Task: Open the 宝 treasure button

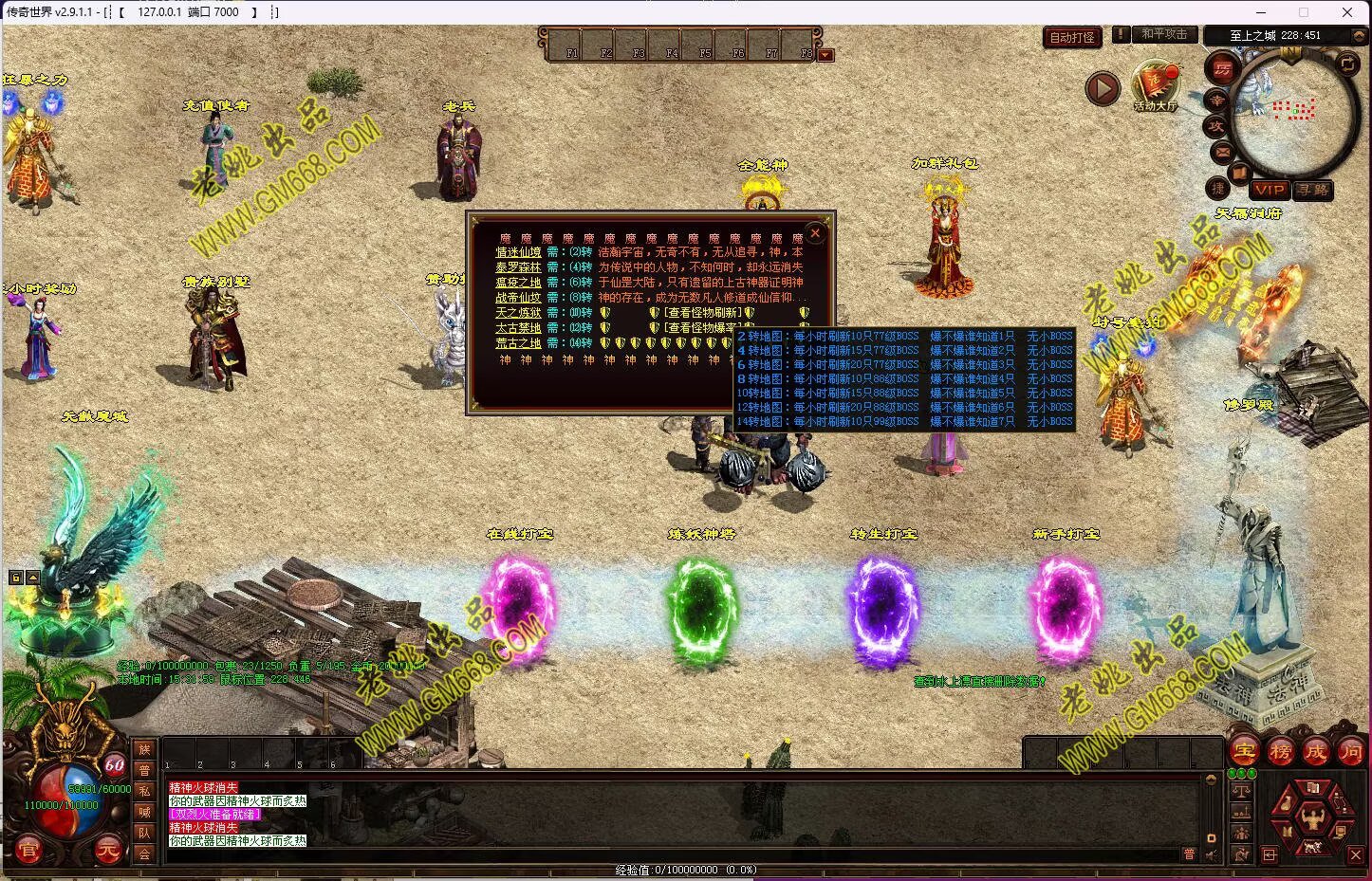Action: coord(1244,751)
